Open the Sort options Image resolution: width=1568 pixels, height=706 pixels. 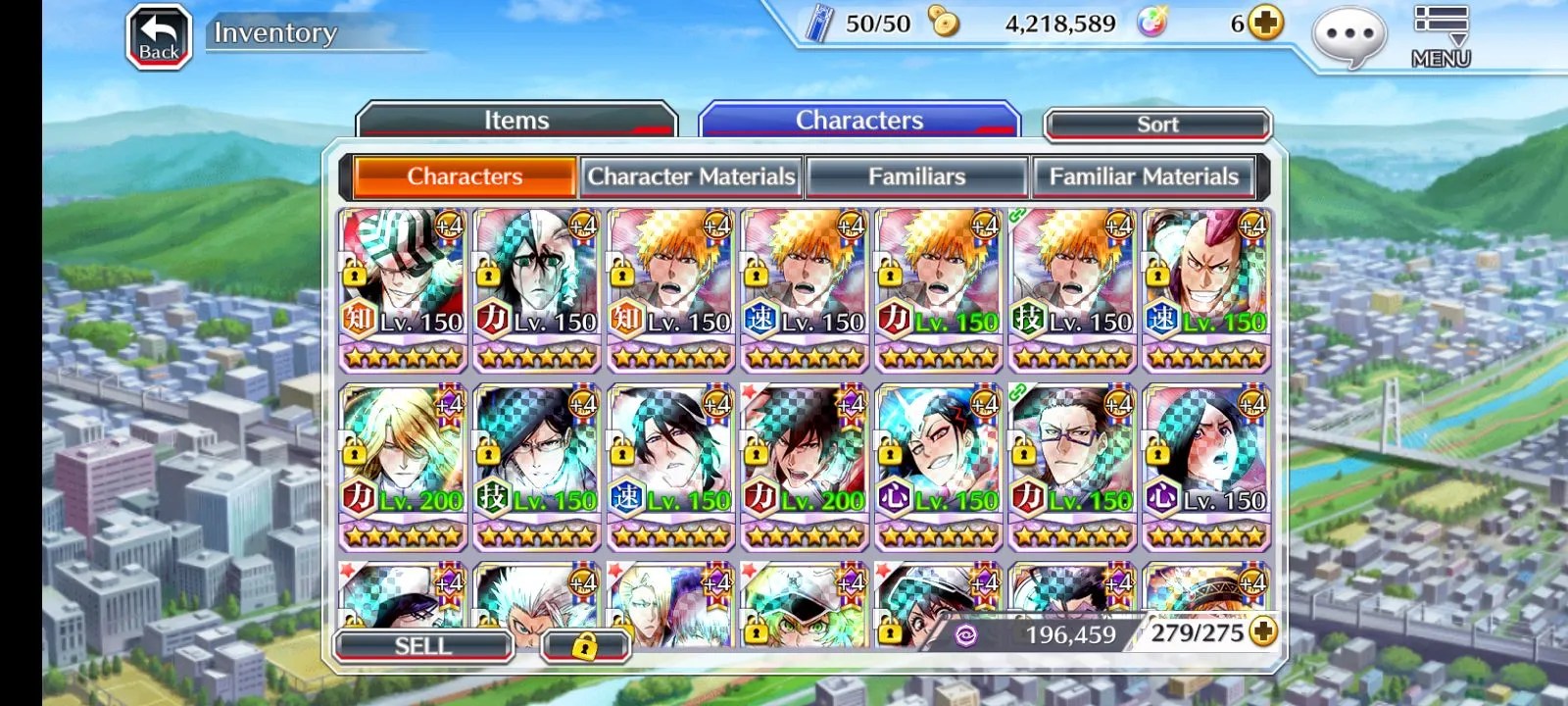1157,125
